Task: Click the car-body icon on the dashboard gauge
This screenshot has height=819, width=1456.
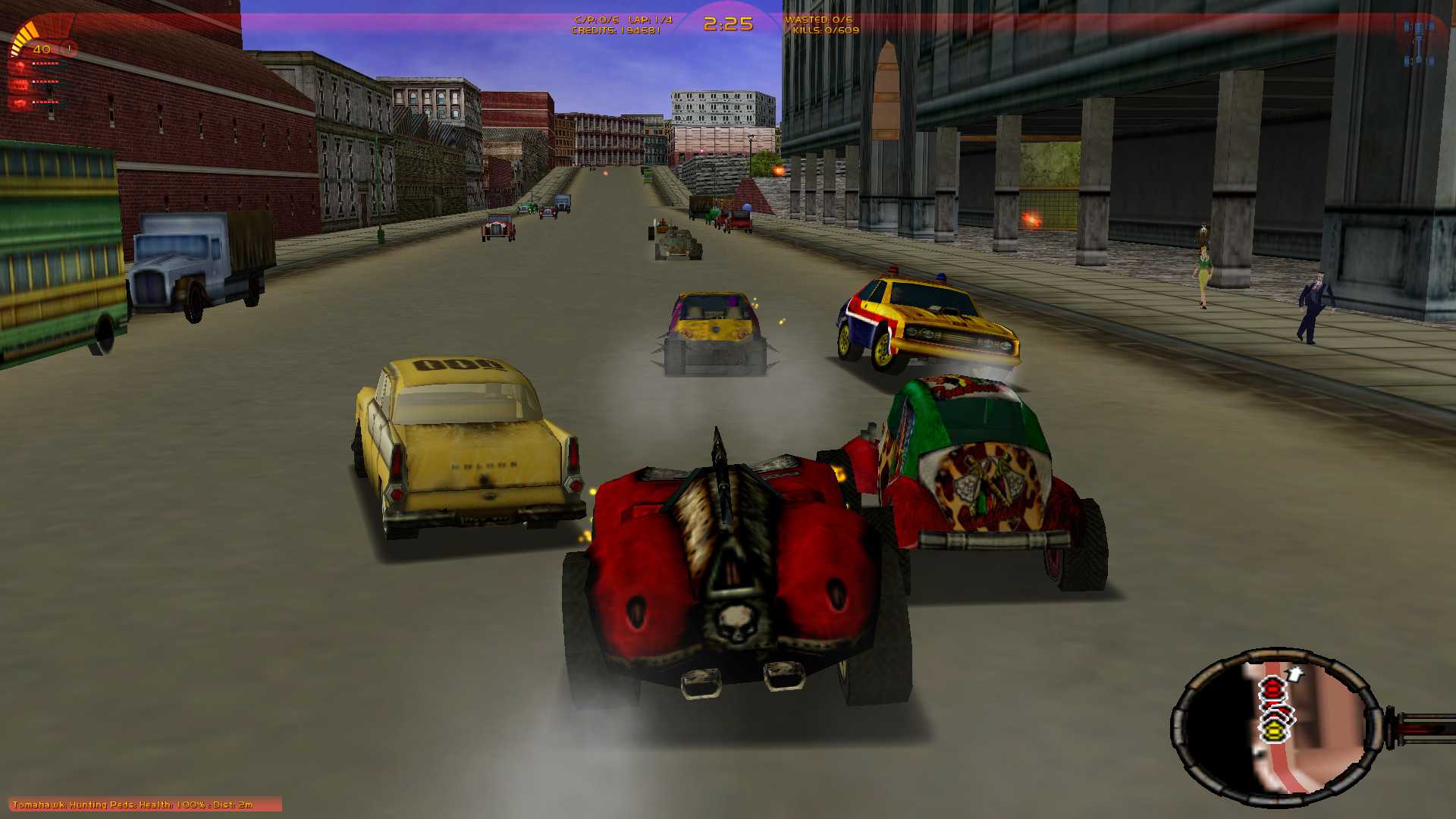Action: coord(19,102)
